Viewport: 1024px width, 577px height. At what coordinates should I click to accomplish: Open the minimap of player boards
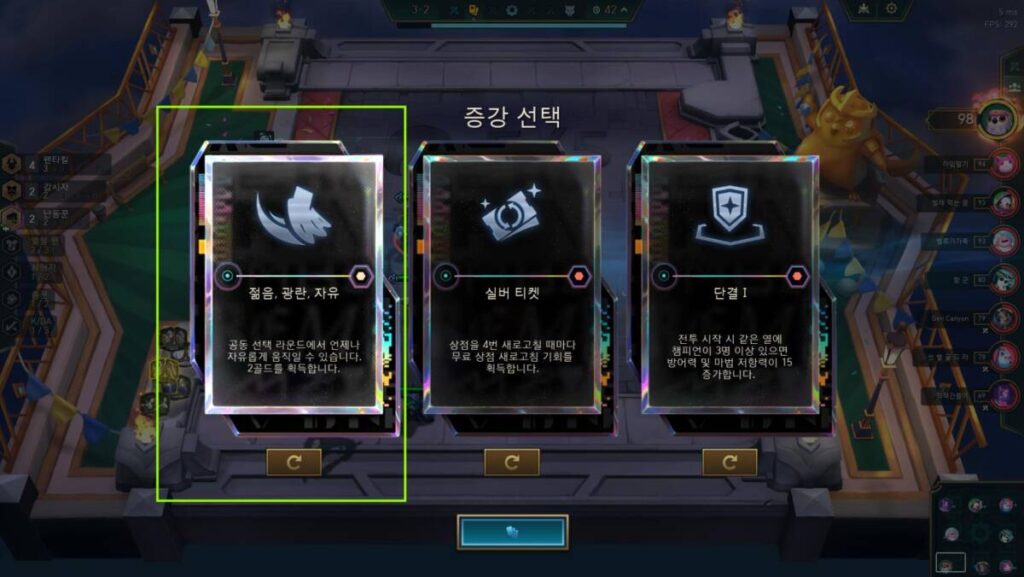tap(977, 528)
